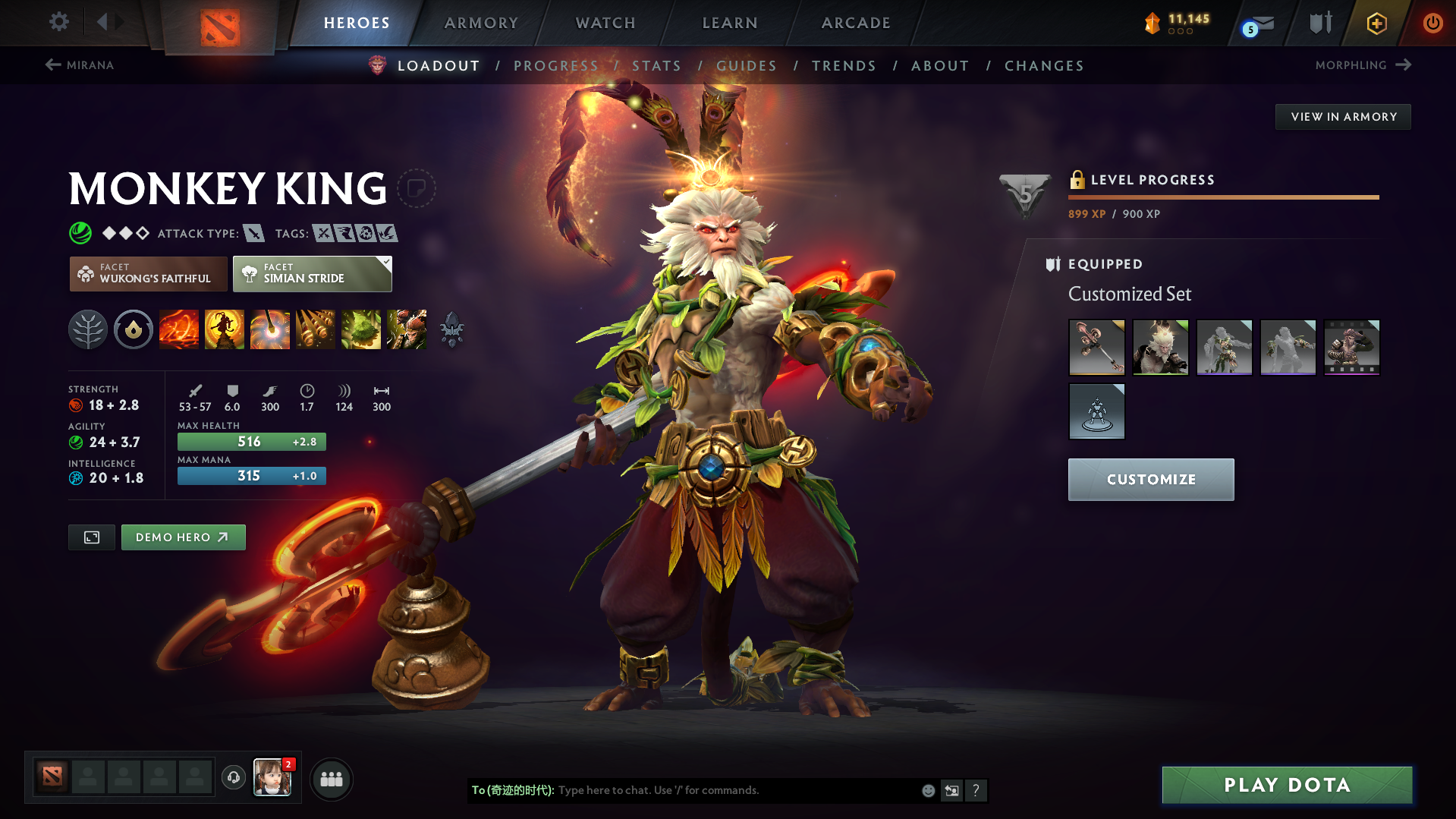
Task: Go back to Mirana hero page
Action: tap(80, 65)
